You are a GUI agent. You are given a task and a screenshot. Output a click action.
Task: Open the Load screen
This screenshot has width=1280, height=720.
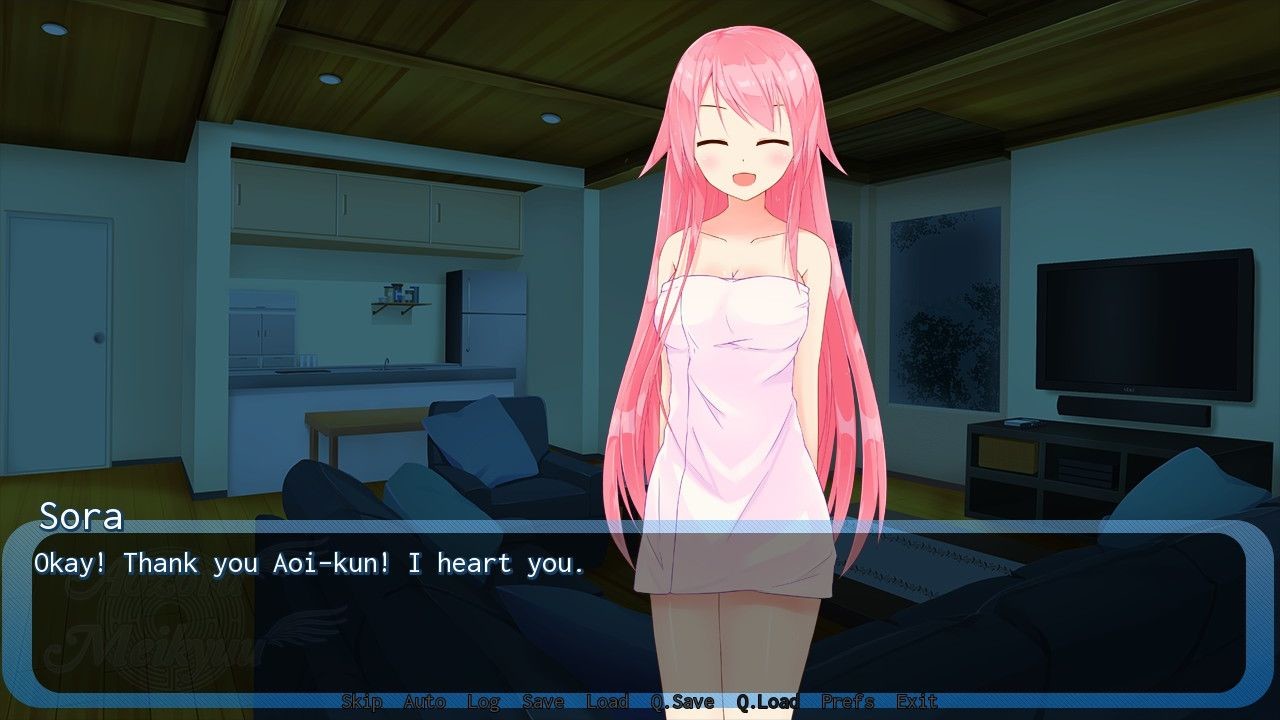click(606, 701)
